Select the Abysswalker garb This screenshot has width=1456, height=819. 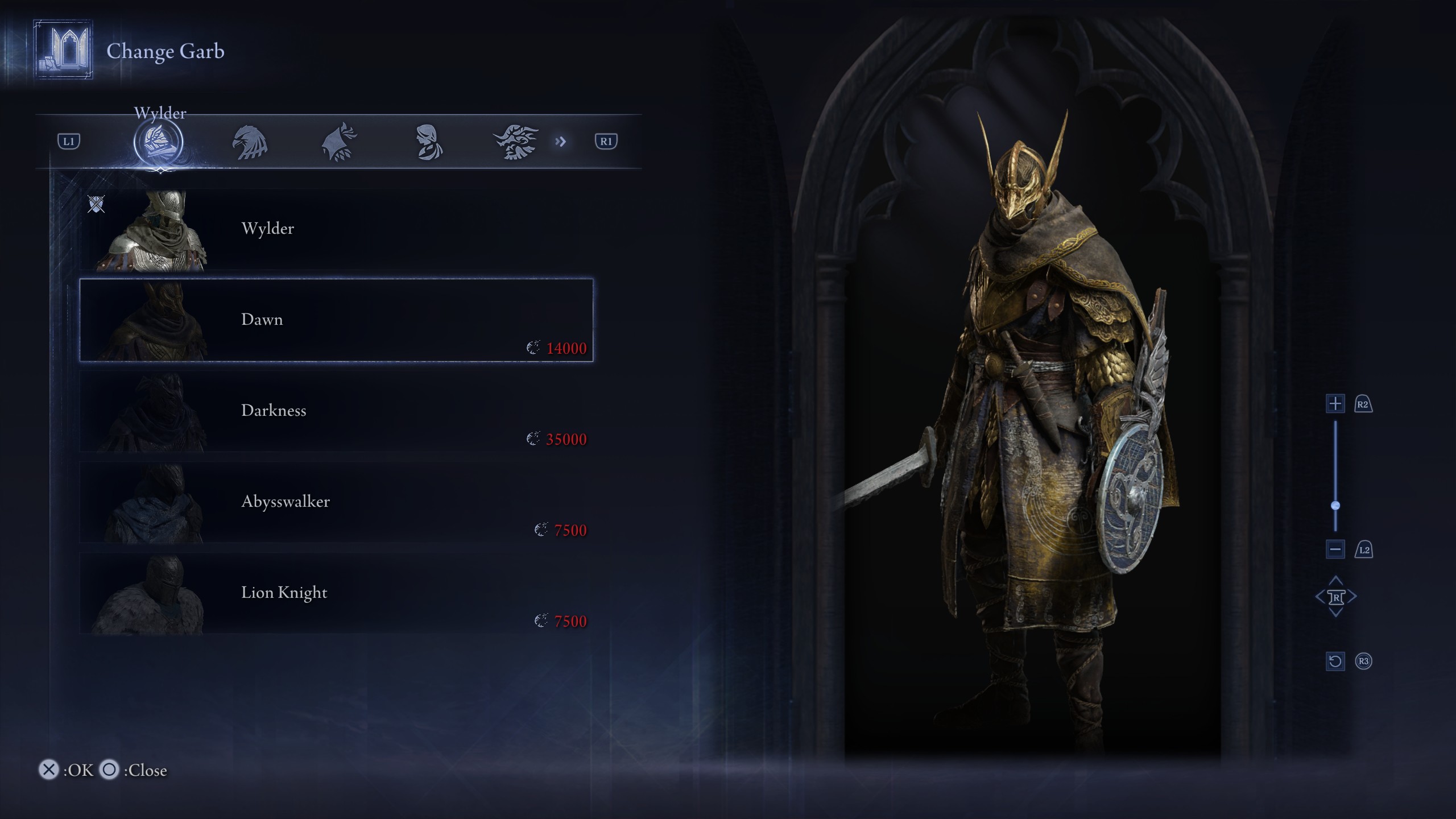(336, 502)
